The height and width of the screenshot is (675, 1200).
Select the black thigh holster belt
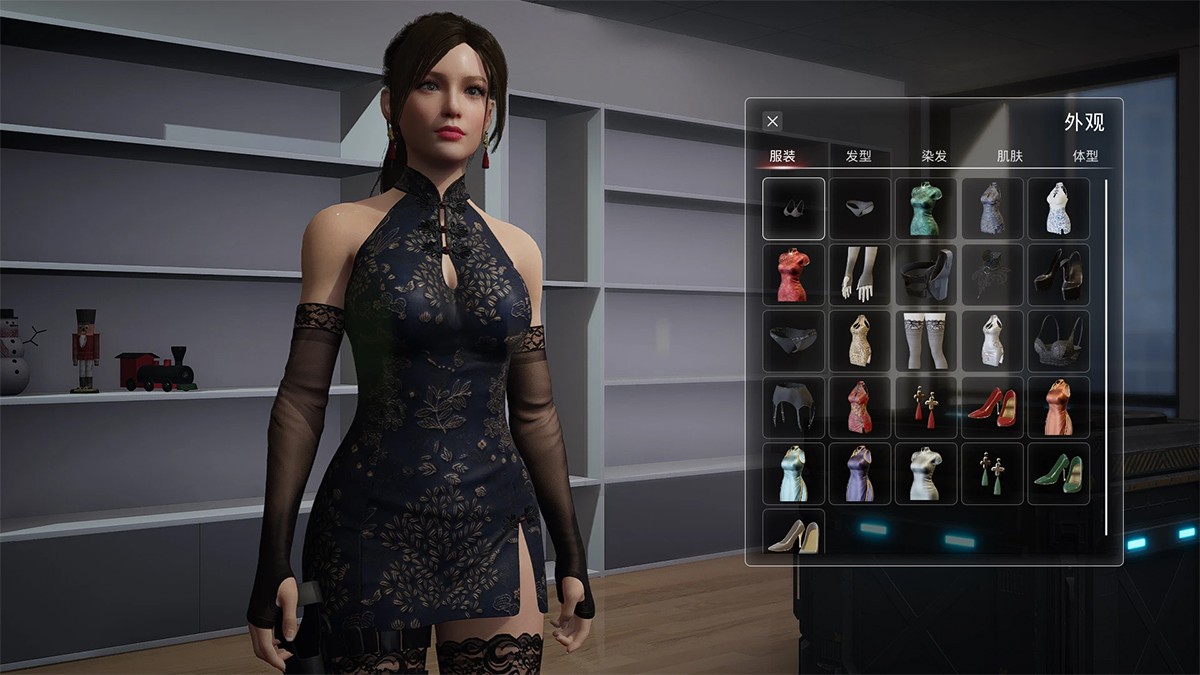point(926,275)
